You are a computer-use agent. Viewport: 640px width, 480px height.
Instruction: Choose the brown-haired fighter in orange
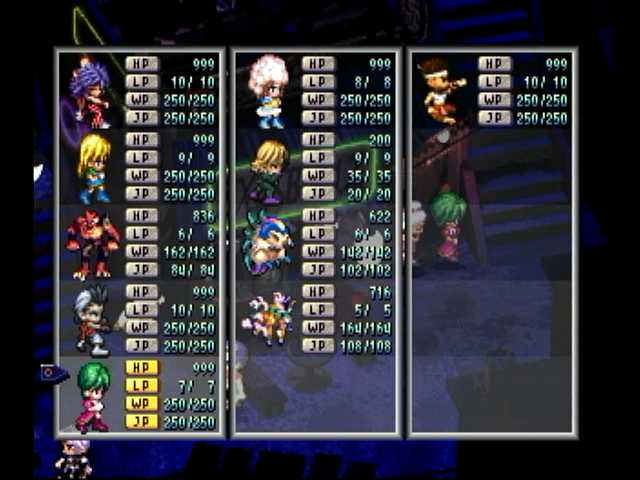[x=442, y=90]
